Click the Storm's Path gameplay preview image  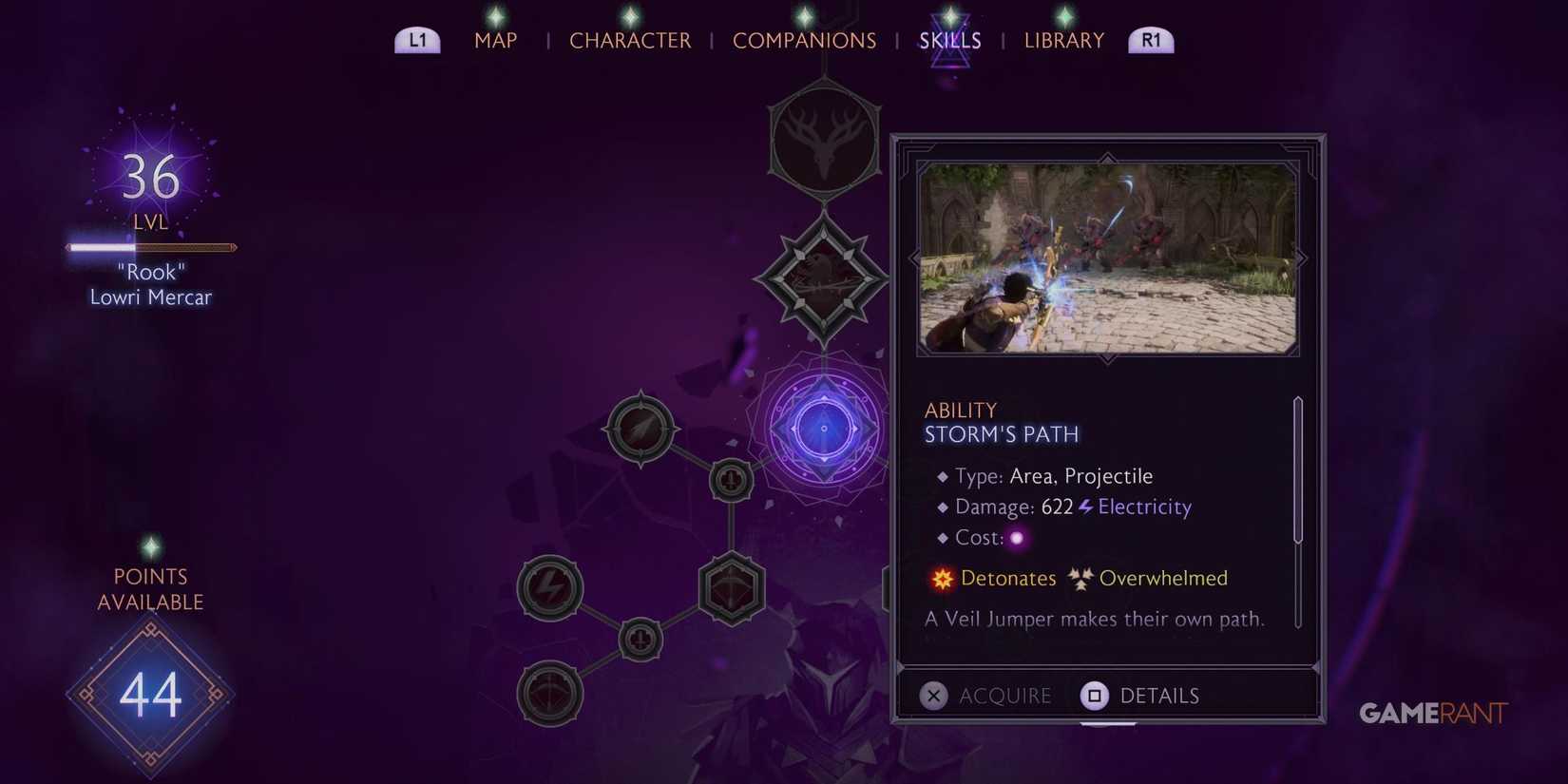coord(1107,258)
